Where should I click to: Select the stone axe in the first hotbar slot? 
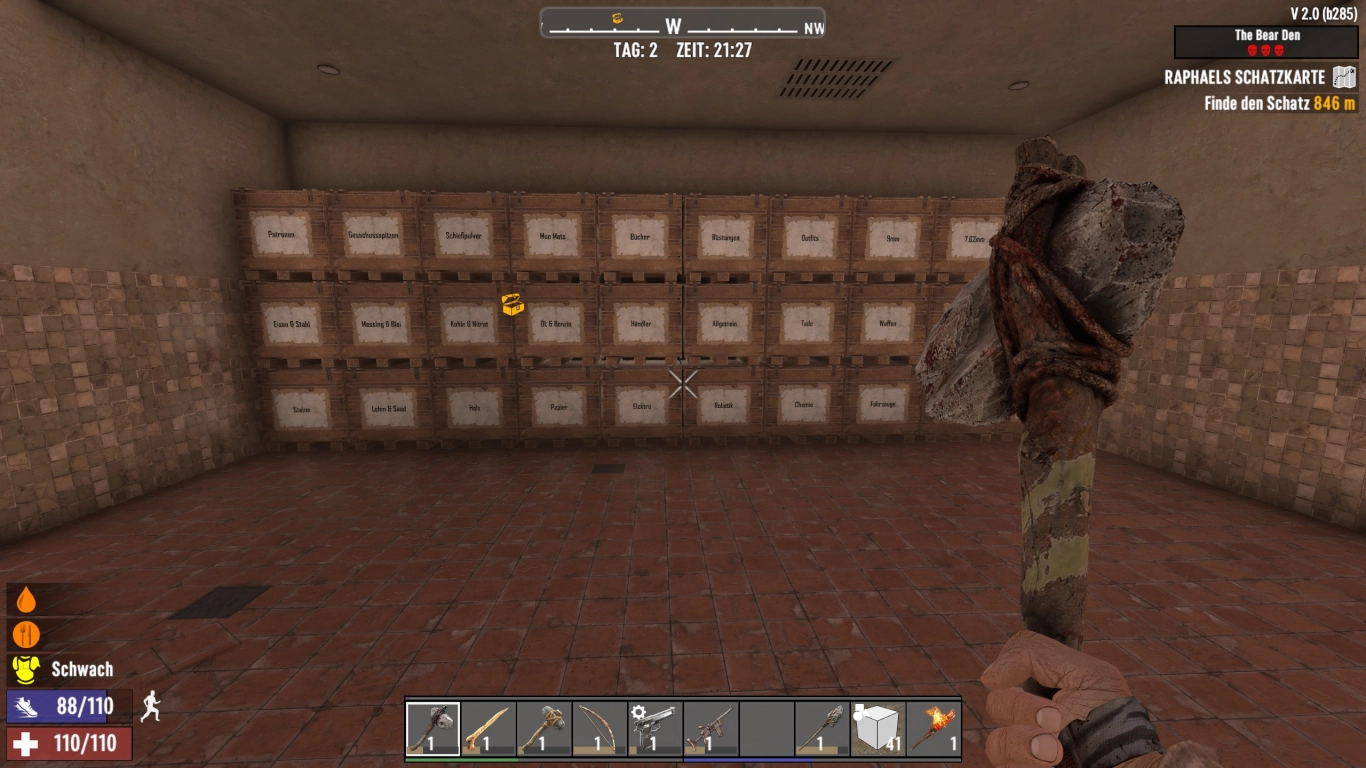[435, 728]
